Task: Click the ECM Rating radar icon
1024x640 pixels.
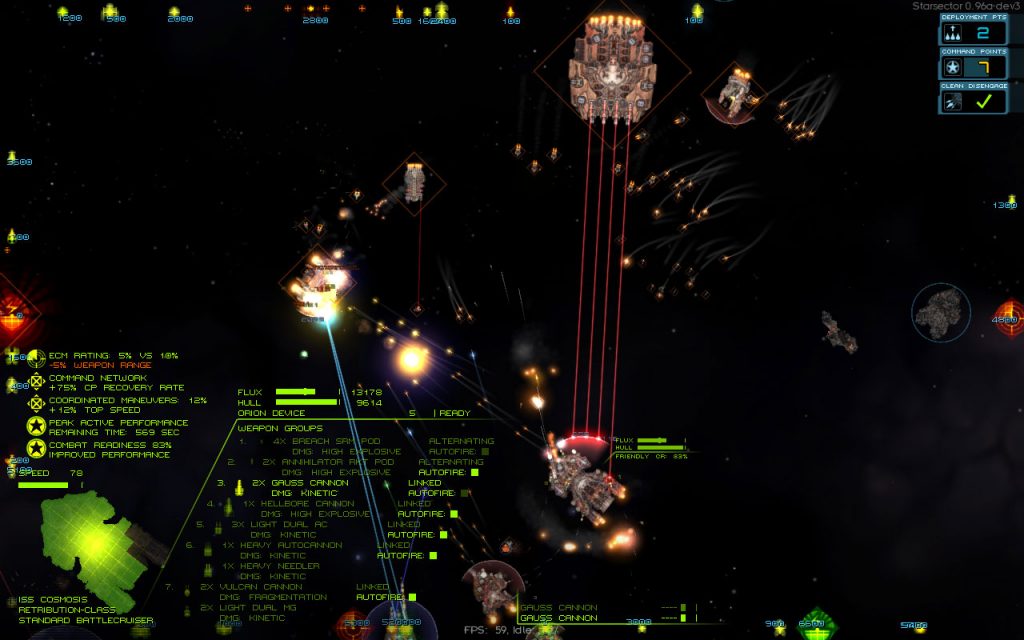Action: coord(37,359)
